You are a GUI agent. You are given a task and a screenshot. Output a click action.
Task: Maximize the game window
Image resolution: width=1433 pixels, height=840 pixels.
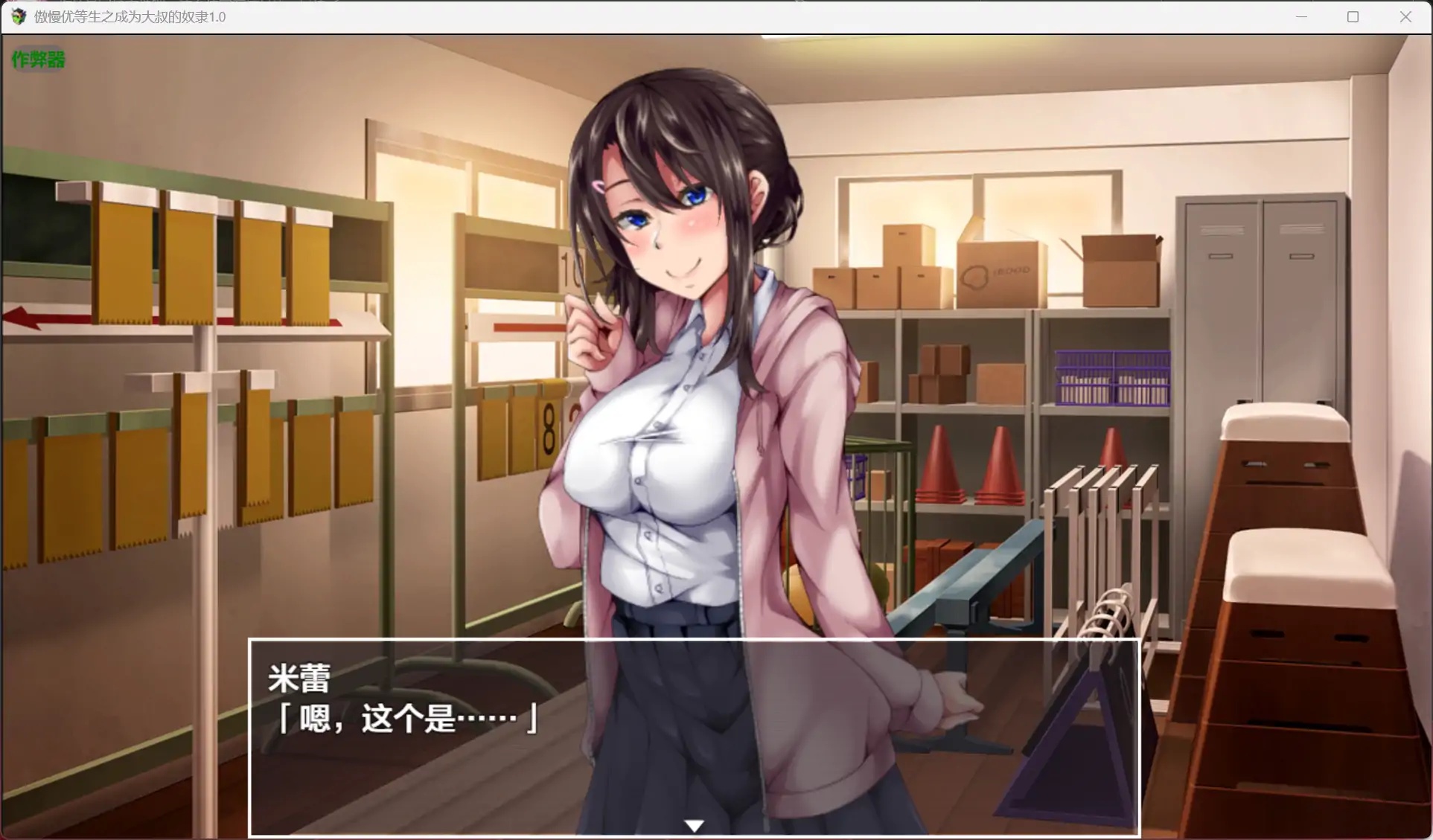(1353, 16)
